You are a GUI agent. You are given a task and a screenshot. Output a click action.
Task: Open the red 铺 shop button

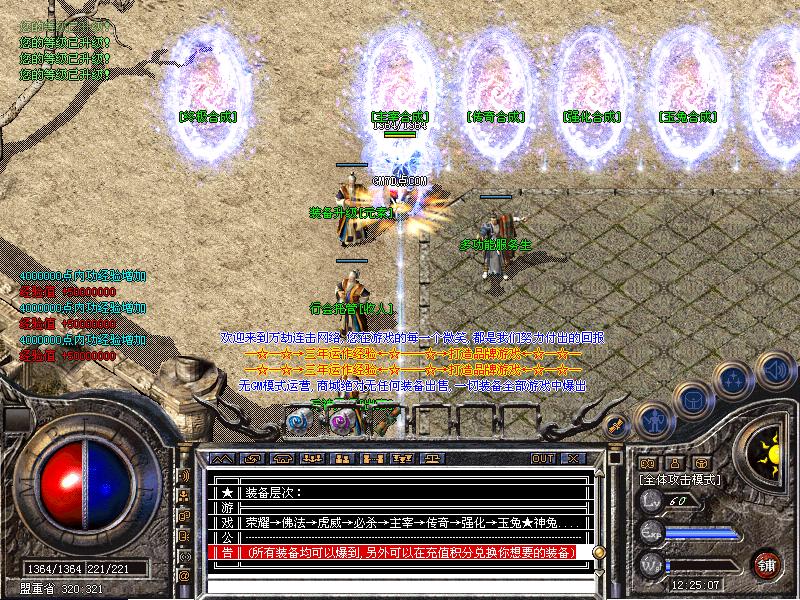click(x=767, y=563)
